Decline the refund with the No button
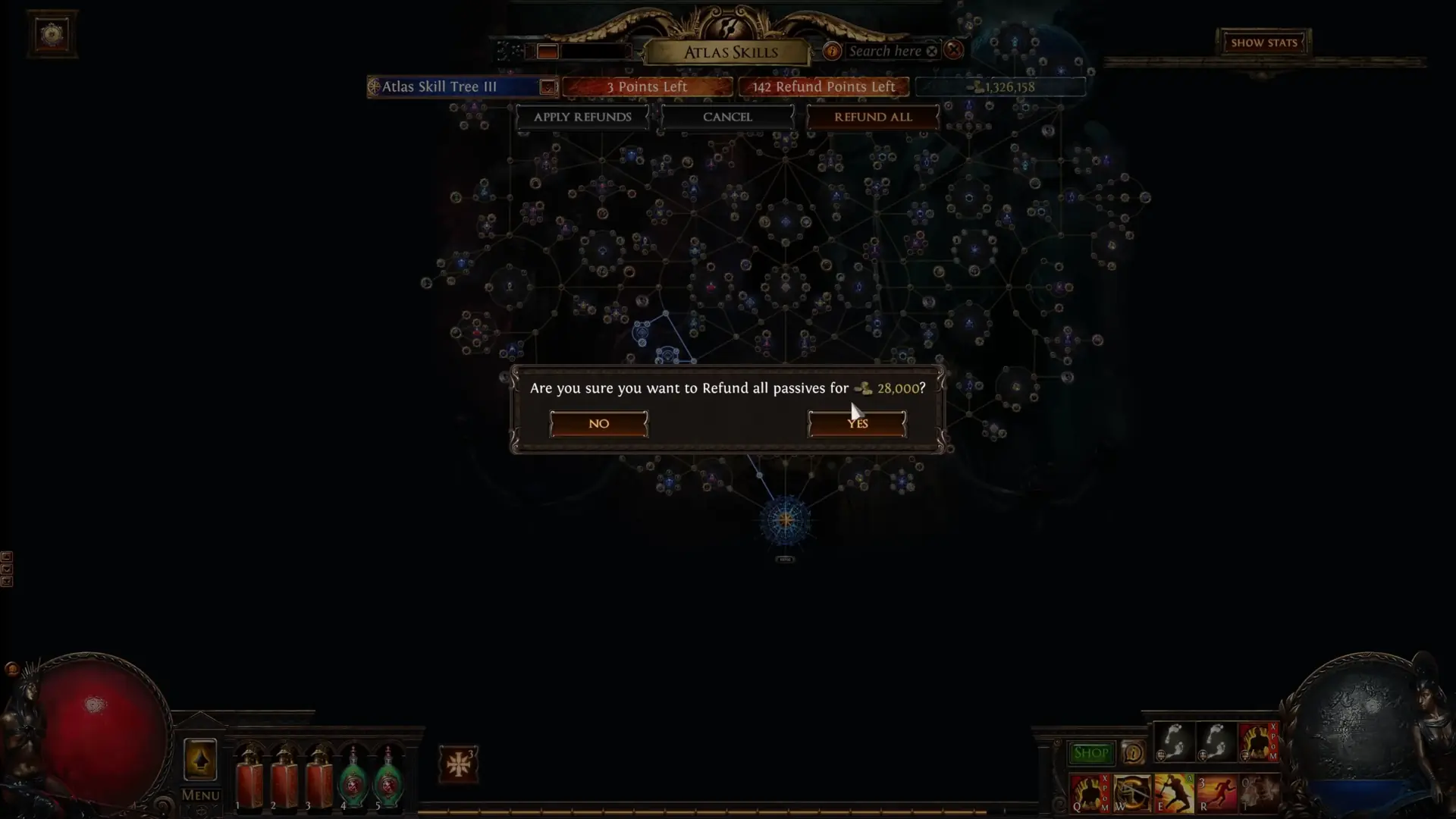The image size is (1456, 819). [598, 424]
